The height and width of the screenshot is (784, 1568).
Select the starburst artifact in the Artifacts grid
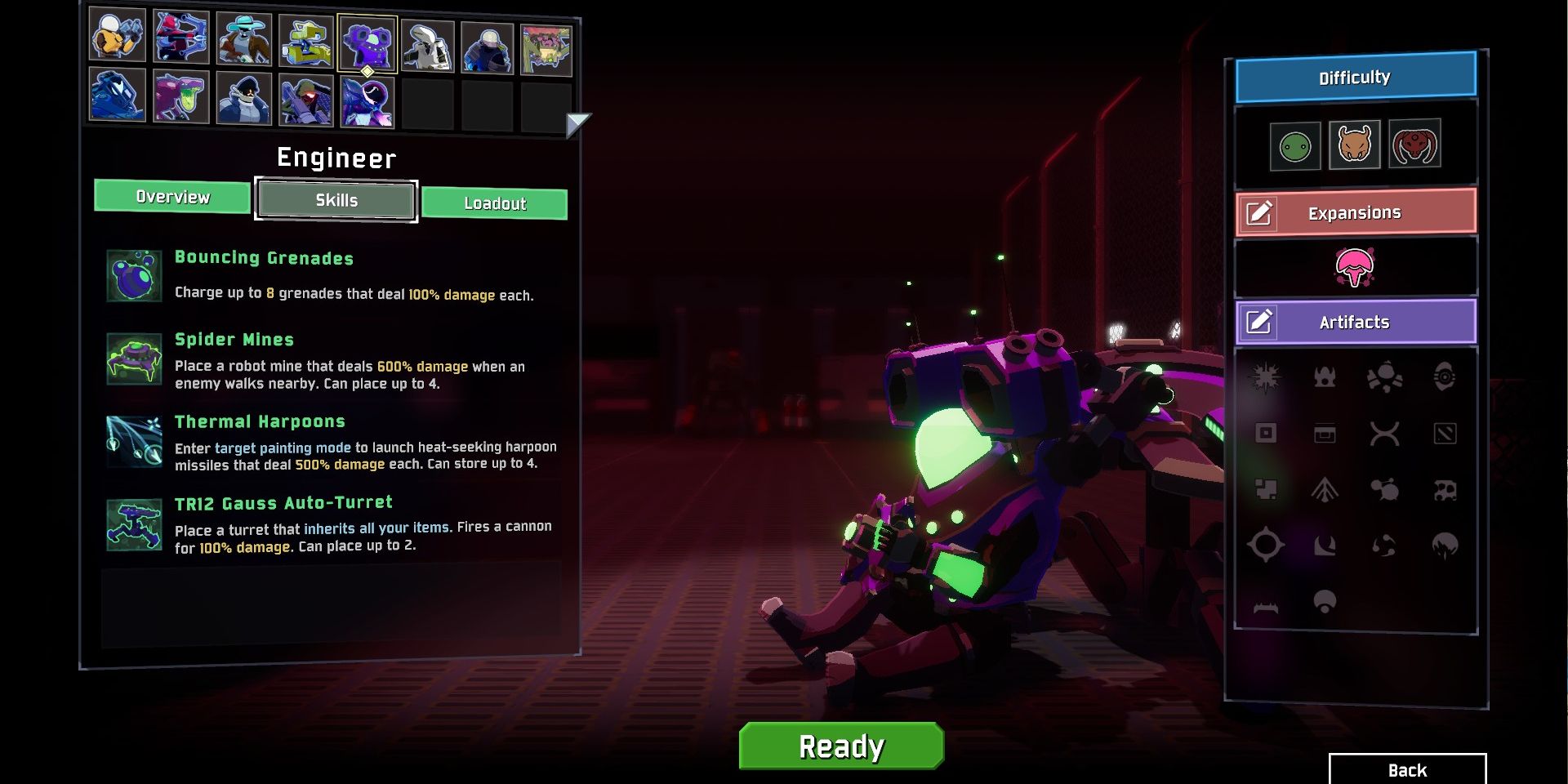point(1264,378)
